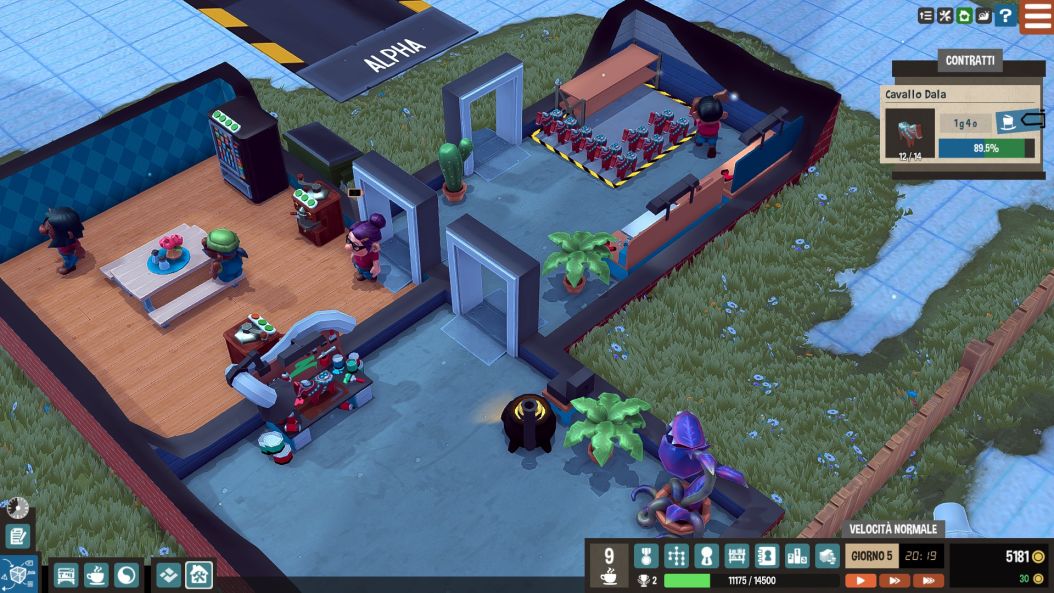The height and width of the screenshot is (593, 1054).
Task: Open the hamburger main menu
Action: click(x=1037, y=16)
